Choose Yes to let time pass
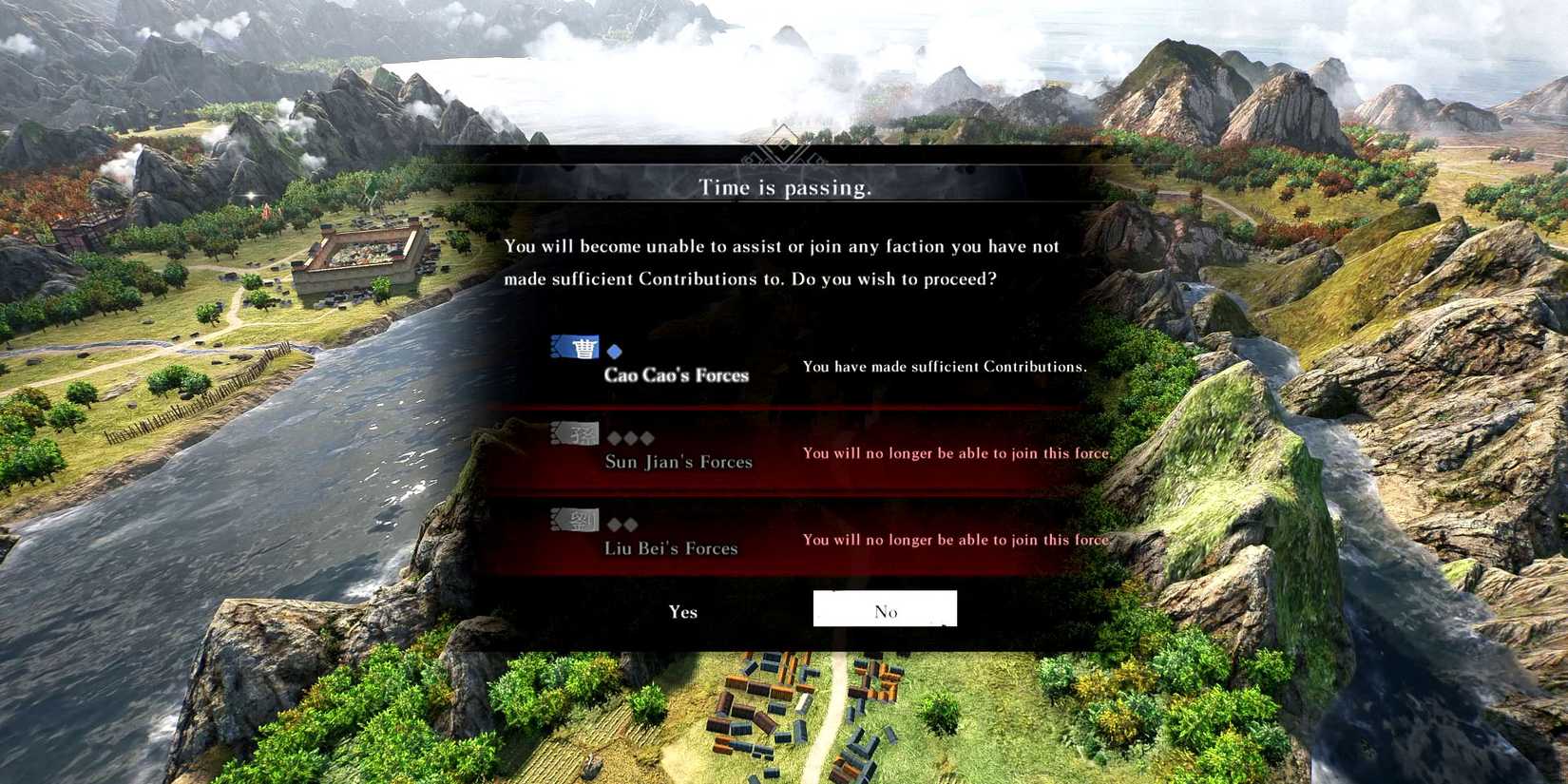 (683, 611)
